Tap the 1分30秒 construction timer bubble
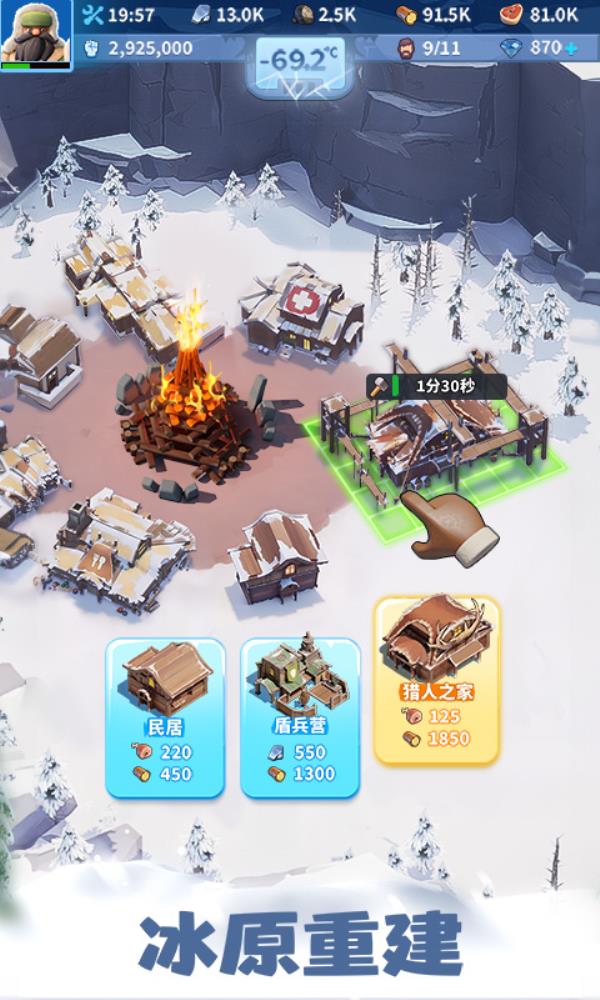This screenshot has height=1000, width=600. (435, 385)
